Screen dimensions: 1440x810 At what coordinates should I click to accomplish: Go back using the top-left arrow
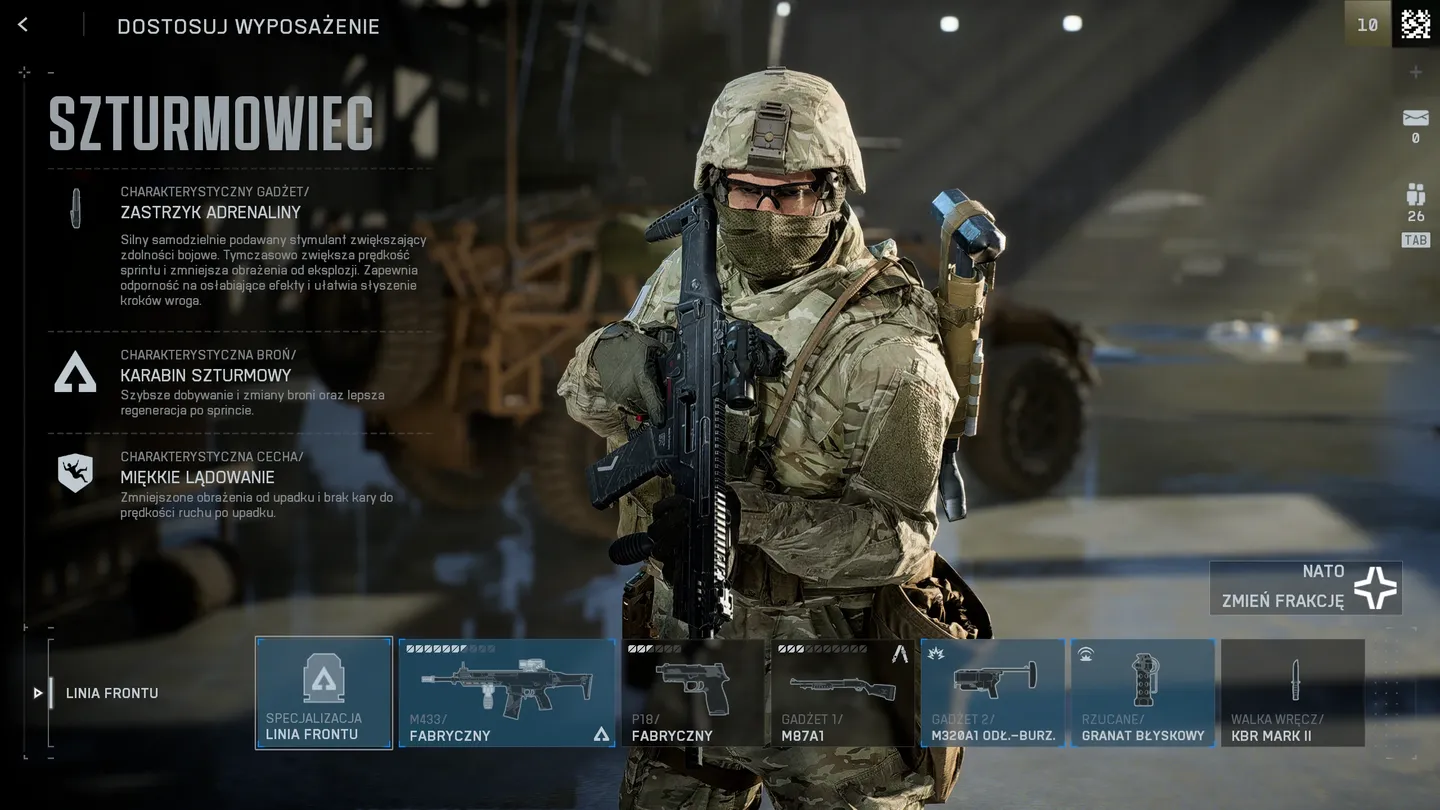[x=23, y=25]
